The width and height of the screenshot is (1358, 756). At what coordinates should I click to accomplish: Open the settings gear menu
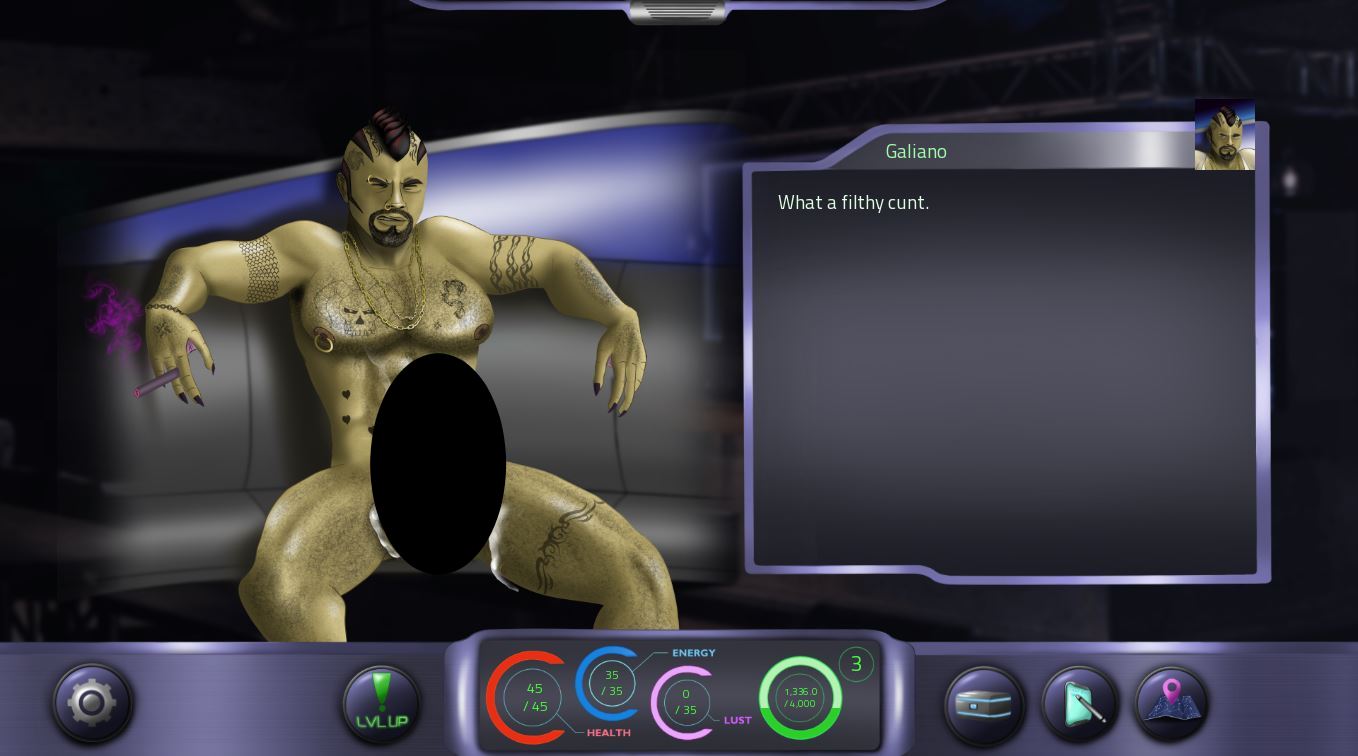click(91, 703)
